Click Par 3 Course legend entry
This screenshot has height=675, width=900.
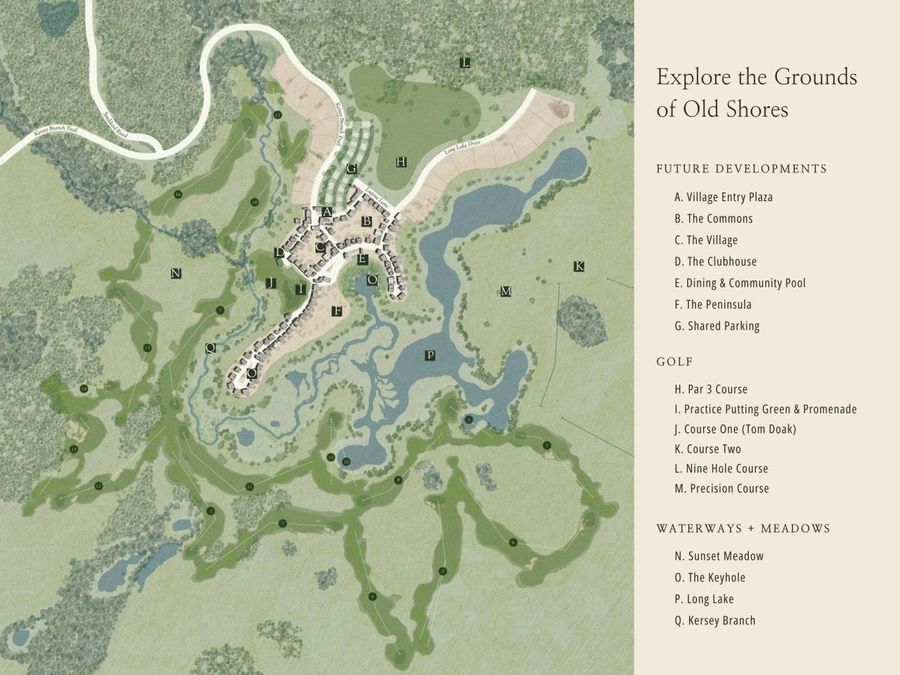click(x=710, y=389)
